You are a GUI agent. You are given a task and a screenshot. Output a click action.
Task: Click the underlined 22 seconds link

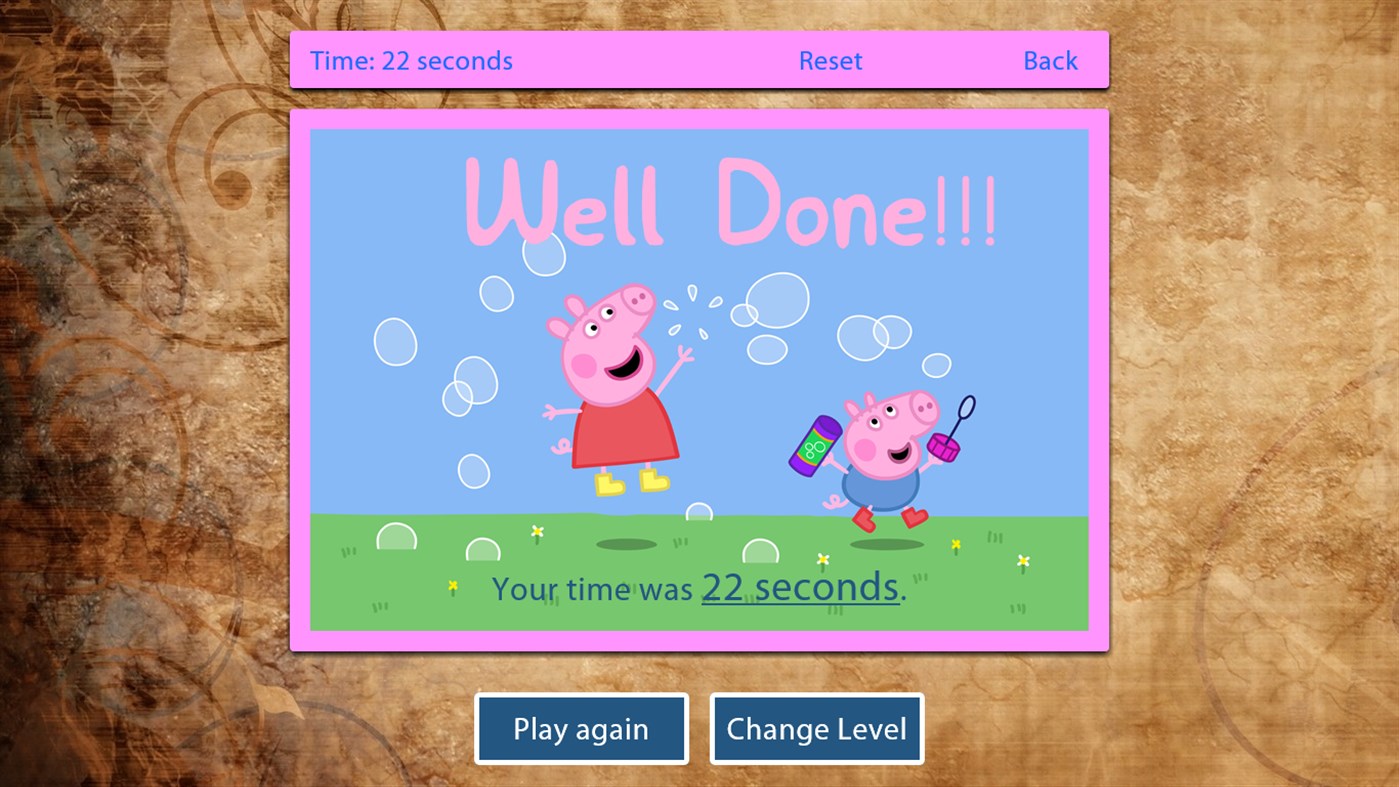(x=799, y=589)
